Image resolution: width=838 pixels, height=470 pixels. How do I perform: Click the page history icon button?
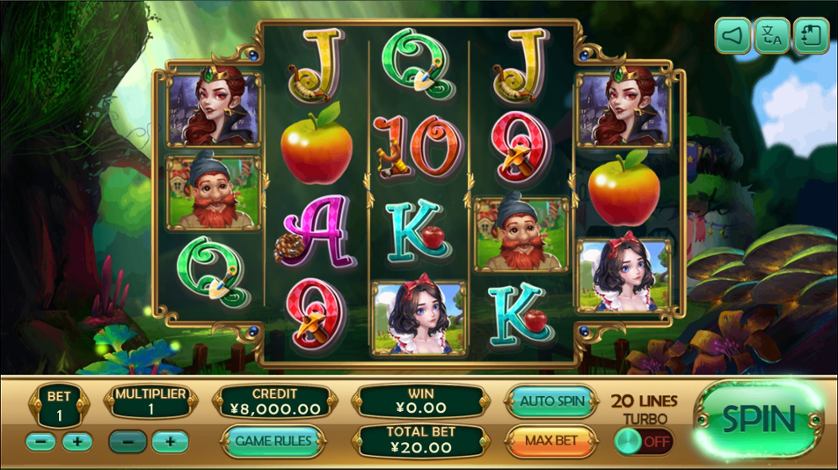[x=809, y=38]
